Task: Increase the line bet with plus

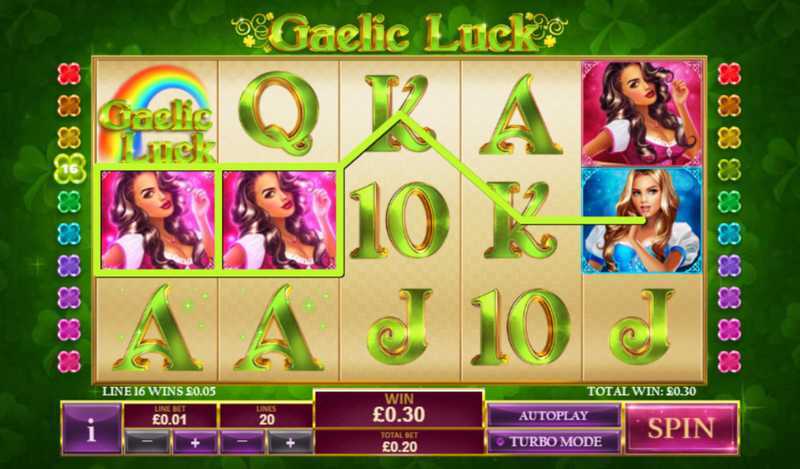Action: tap(194, 442)
